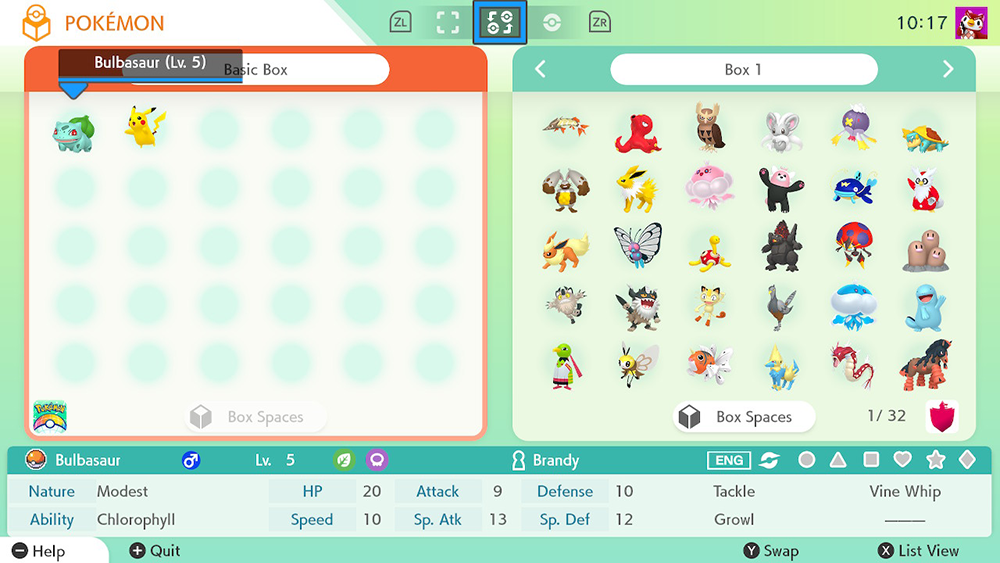The height and width of the screenshot is (563, 1000).
Task: Choose the orange Flareon
Action: pyautogui.click(x=565, y=250)
